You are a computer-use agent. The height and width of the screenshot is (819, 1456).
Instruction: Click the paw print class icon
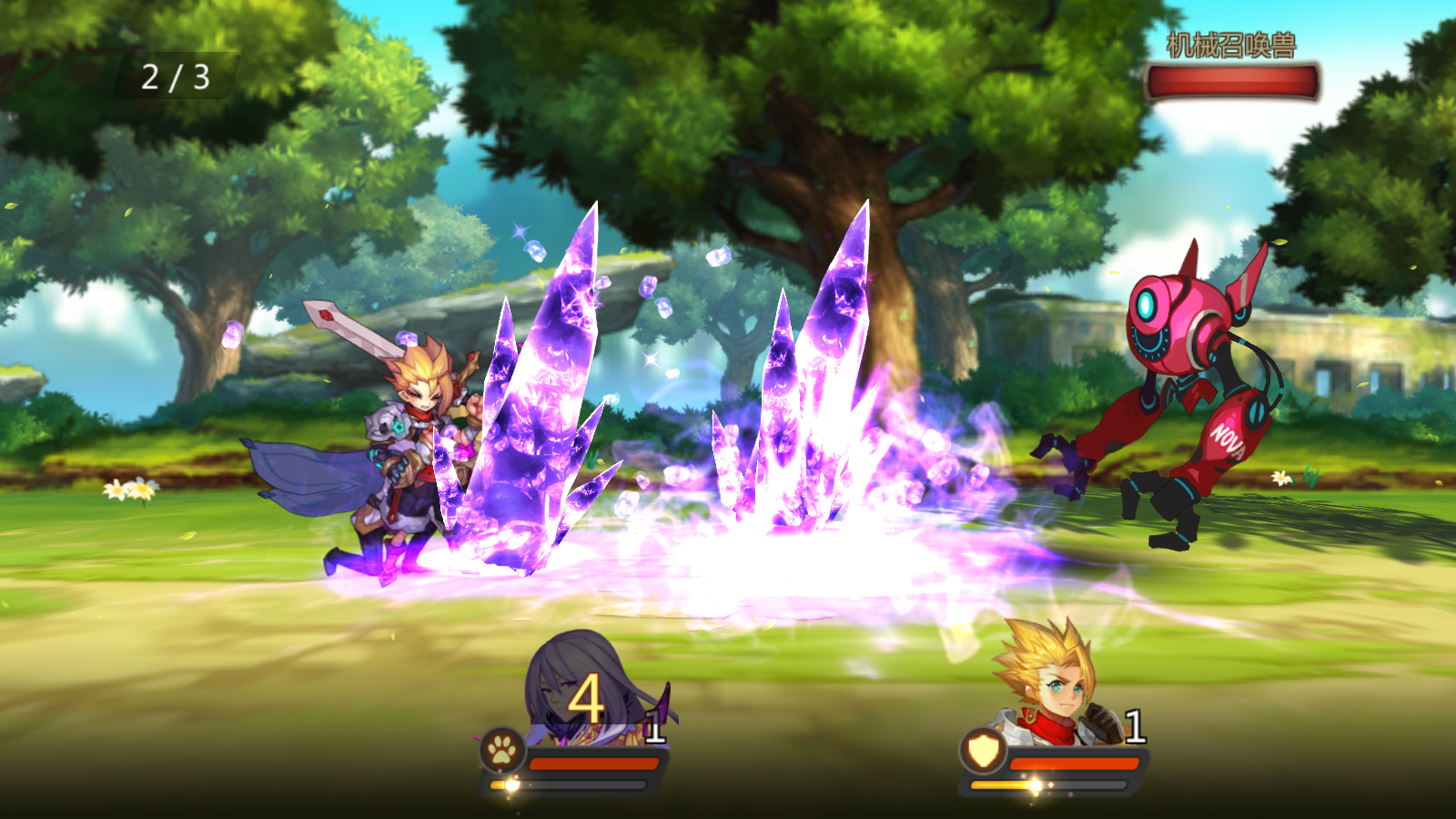pyautogui.click(x=502, y=752)
